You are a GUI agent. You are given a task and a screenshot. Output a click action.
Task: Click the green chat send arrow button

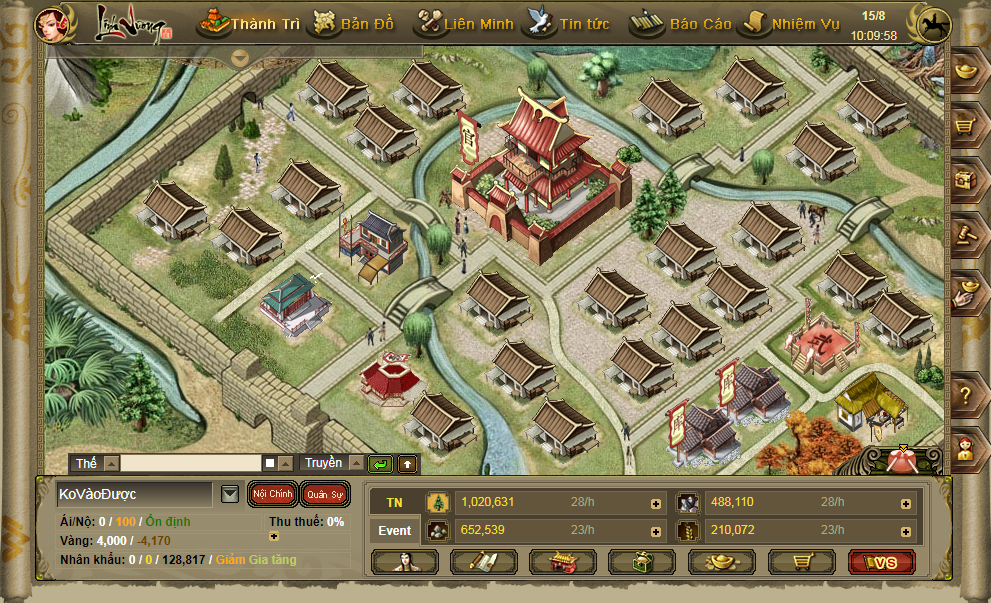(380, 464)
